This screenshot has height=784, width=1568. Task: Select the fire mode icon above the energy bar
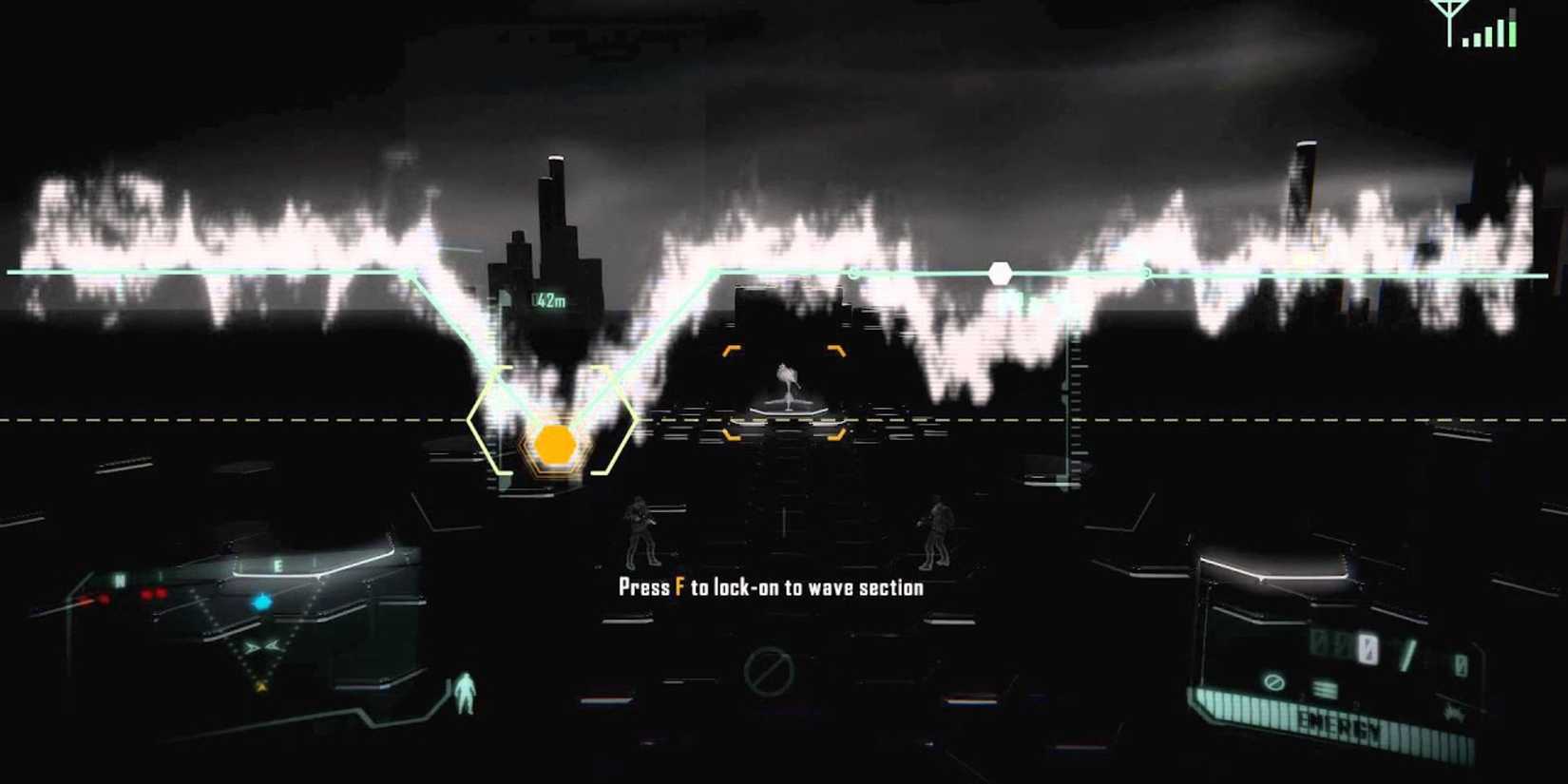pos(1324,688)
